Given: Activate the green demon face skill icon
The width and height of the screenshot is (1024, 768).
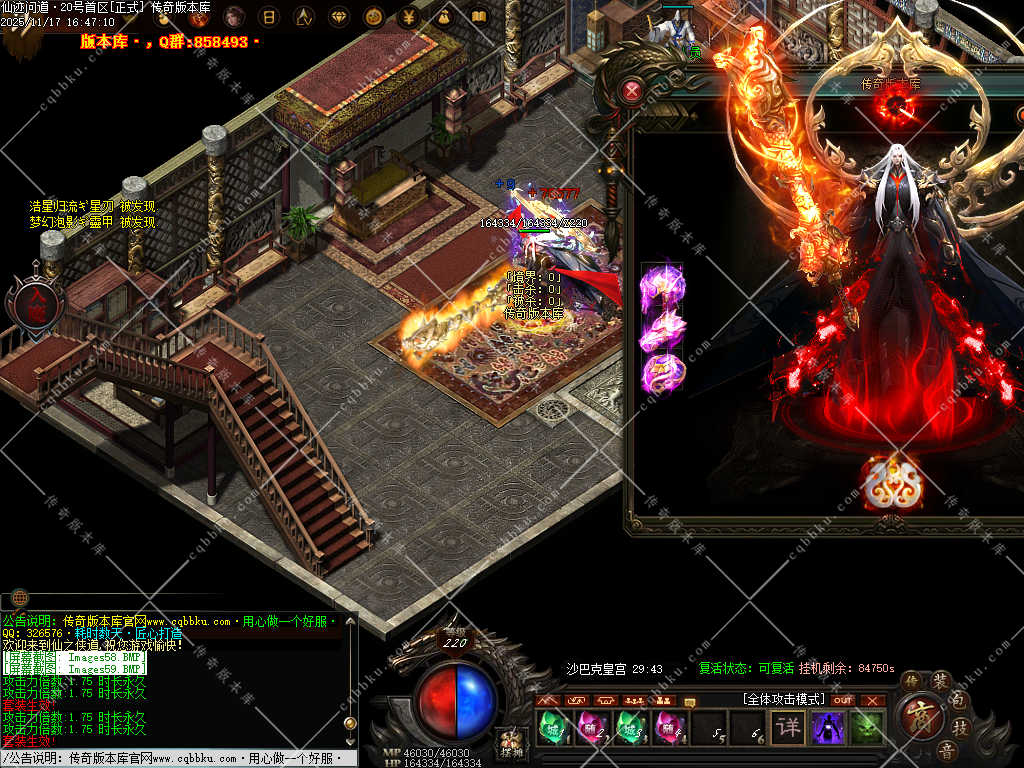Looking at the screenshot, I should pos(867,727).
